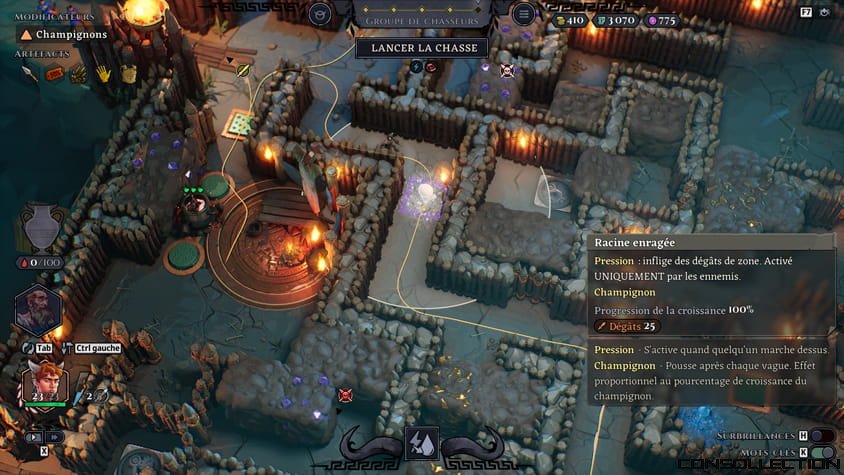The height and width of the screenshot is (475, 844).
Task: Toggle the Mots clés keywords switch
Action: pyautogui.click(x=822, y=453)
